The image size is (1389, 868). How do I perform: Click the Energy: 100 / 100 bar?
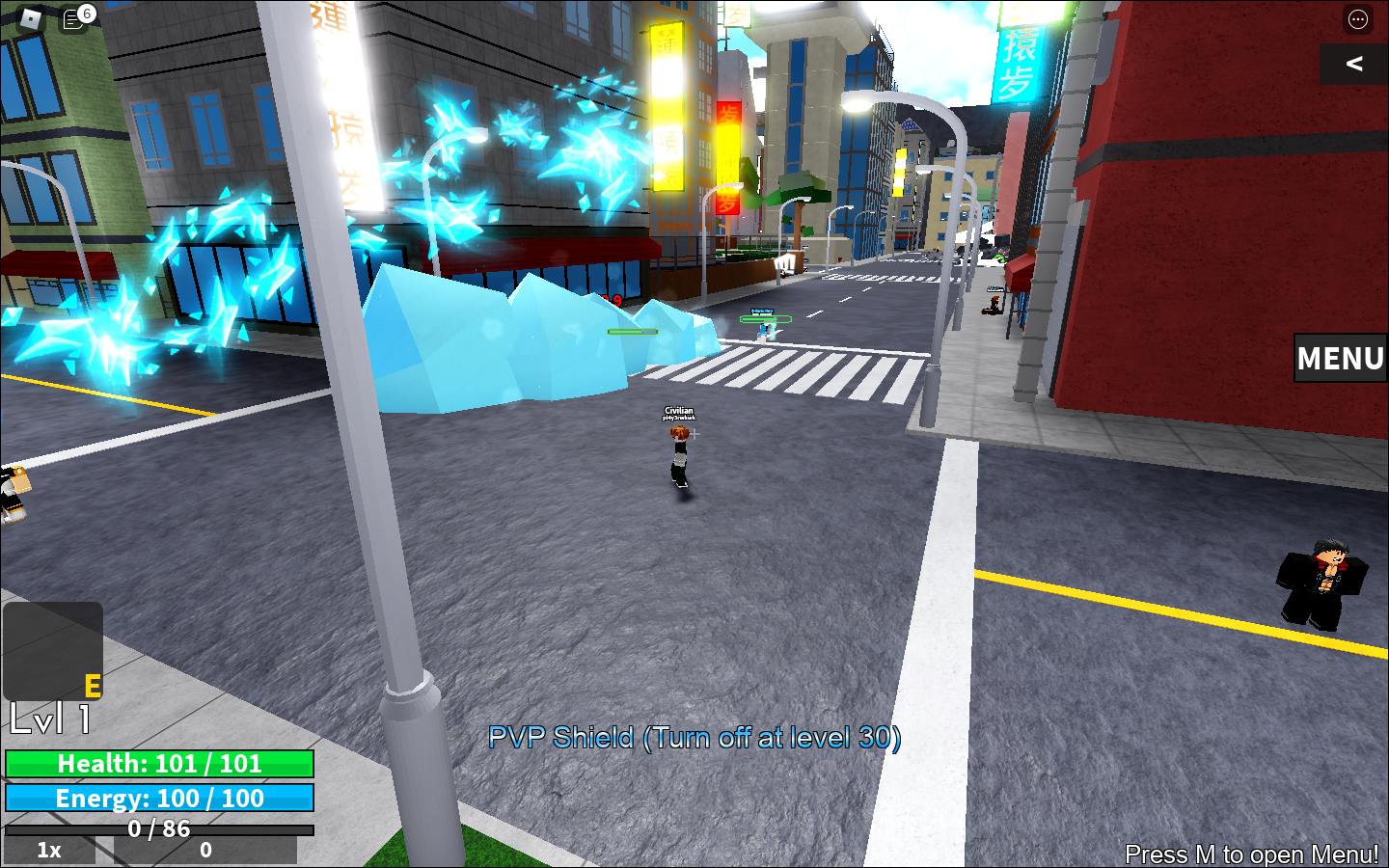click(x=159, y=799)
